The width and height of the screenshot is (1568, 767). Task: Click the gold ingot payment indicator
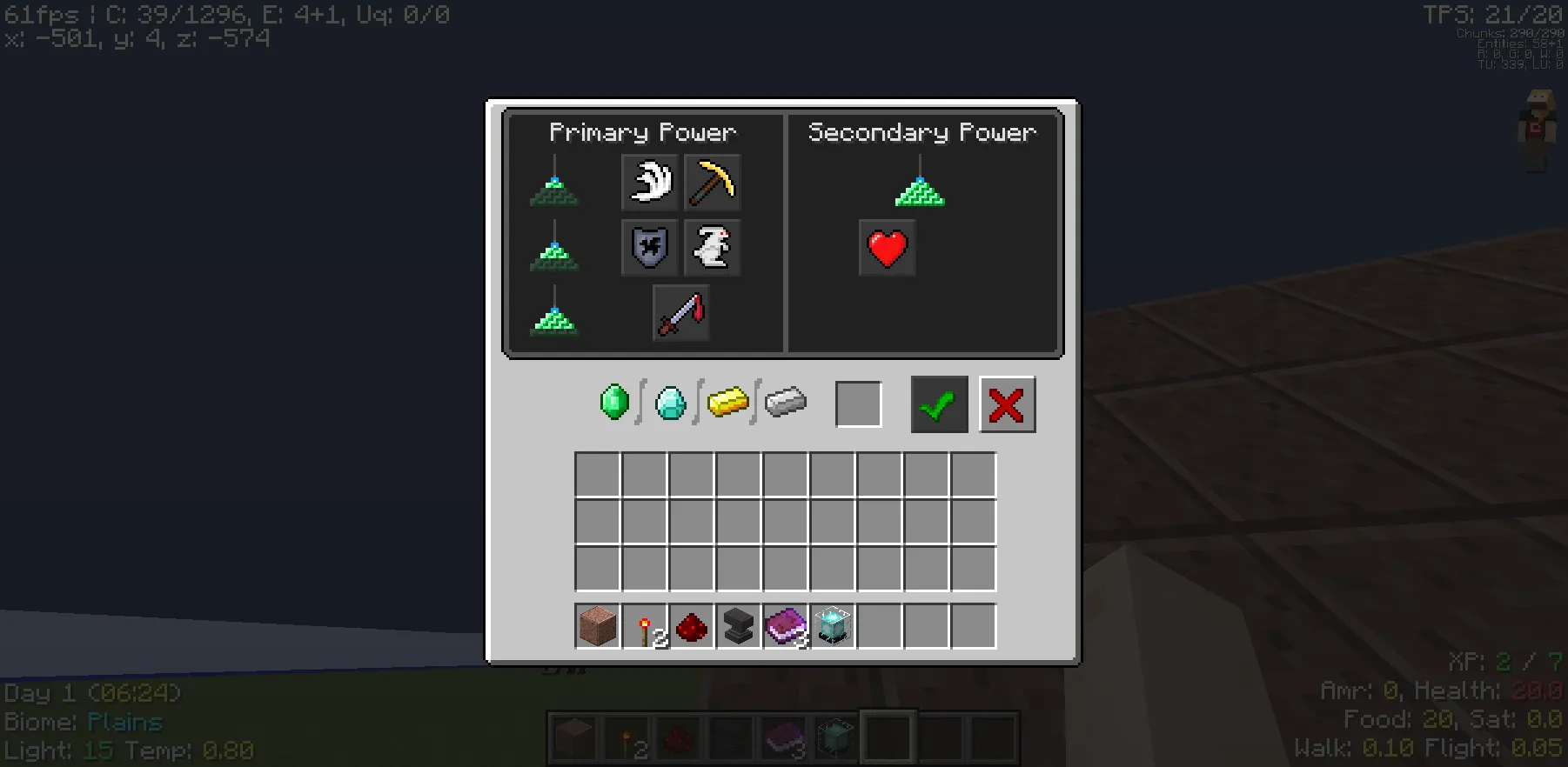[728, 403]
